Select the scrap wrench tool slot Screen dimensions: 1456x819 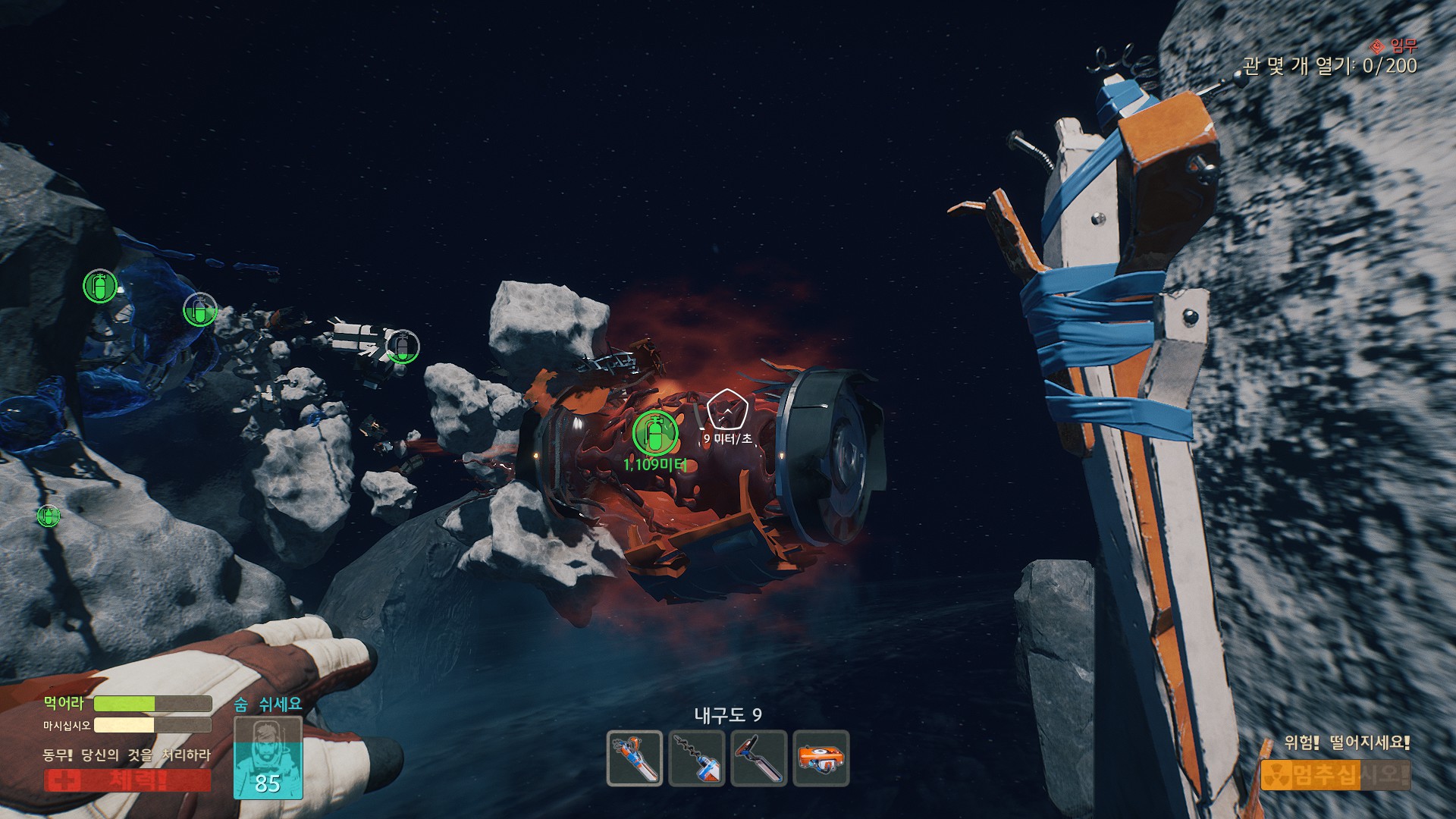click(x=635, y=758)
